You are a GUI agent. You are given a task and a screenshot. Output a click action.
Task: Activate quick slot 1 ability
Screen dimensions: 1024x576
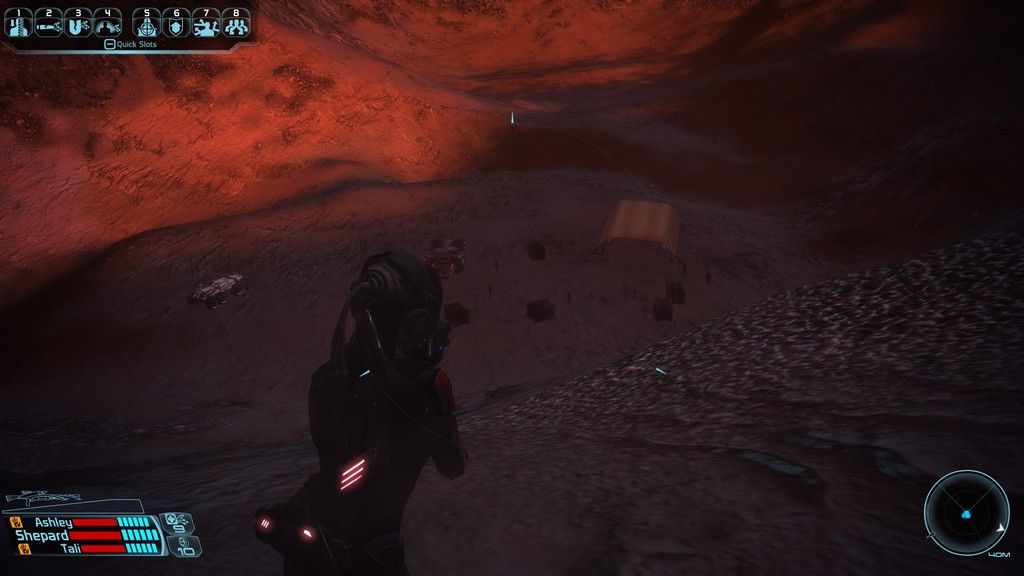tap(20, 22)
